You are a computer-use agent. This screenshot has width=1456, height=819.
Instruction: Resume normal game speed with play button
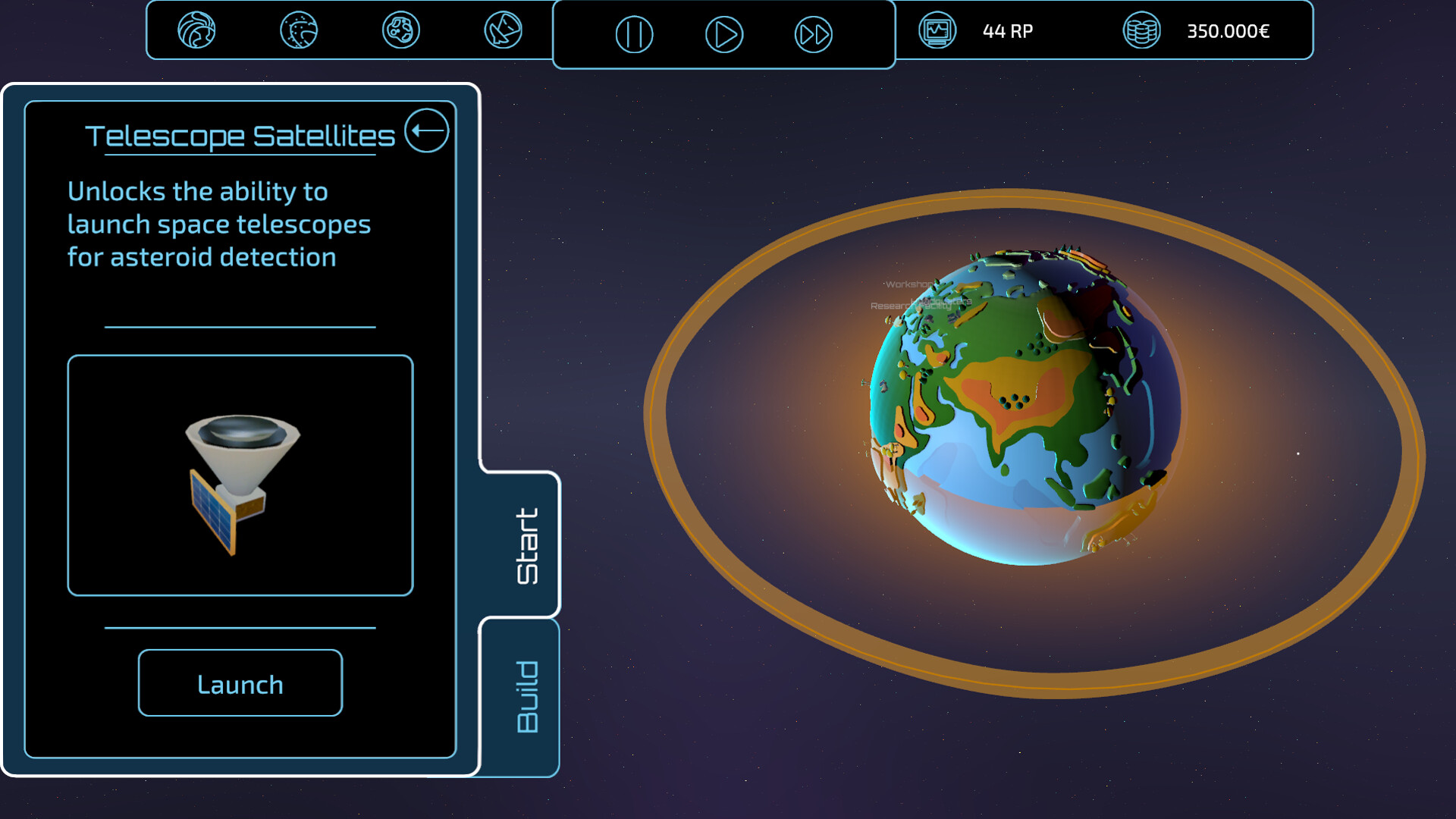725,33
